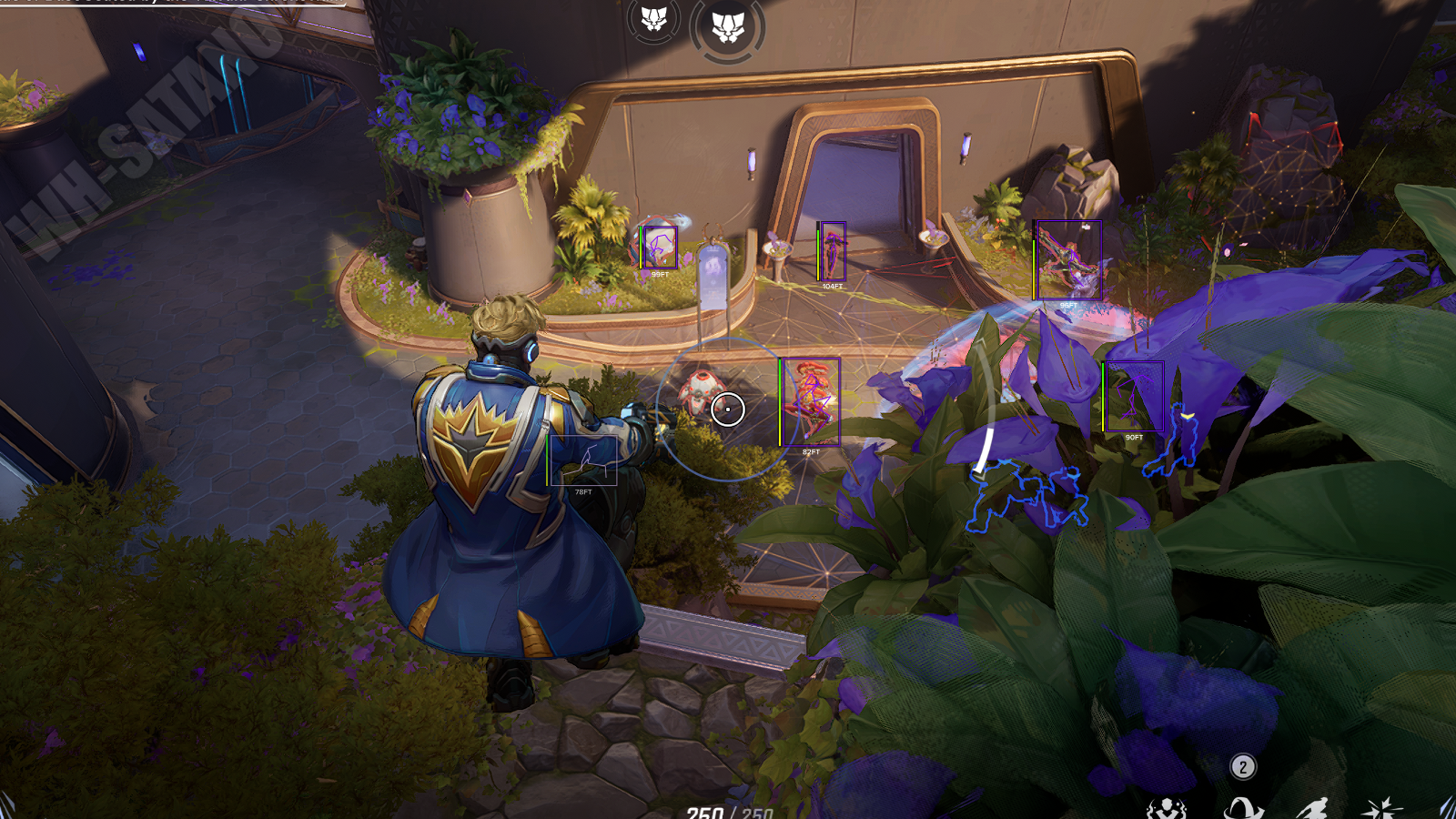Image resolution: width=1456 pixels, height=819 pixels.
Task: Use the starburst explosion ability icon
Action: tap(1382, 808)
